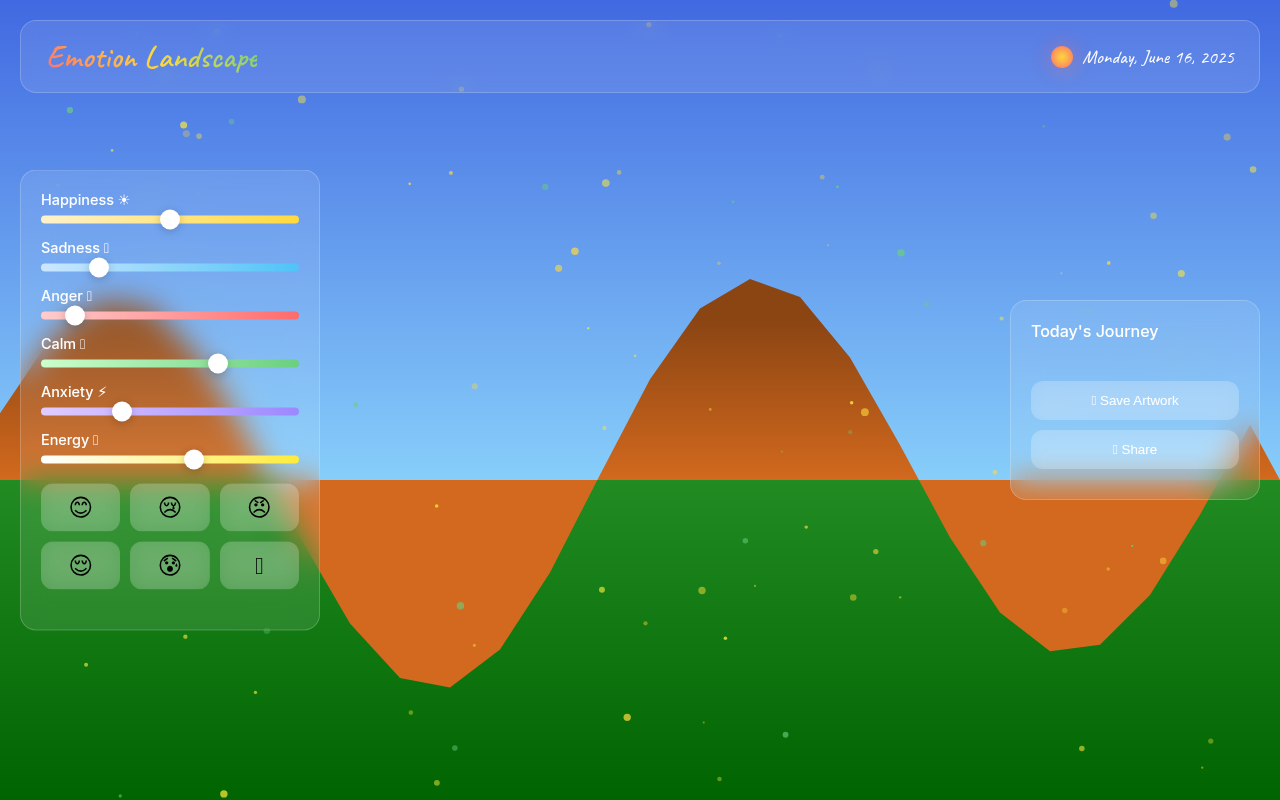Click the sun symbol next to Happiness

click(x=124, y=199)
